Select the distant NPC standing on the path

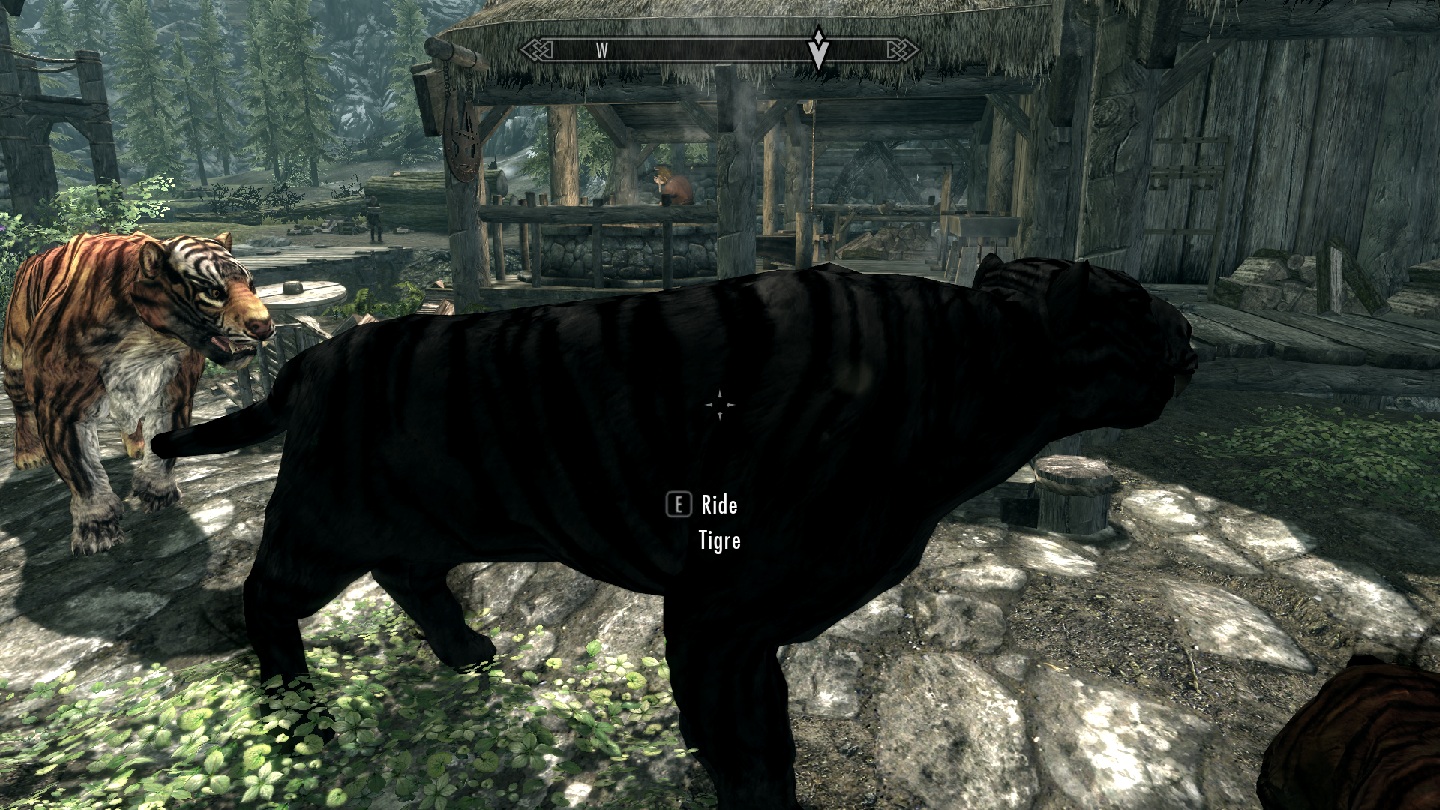(373, 218)
